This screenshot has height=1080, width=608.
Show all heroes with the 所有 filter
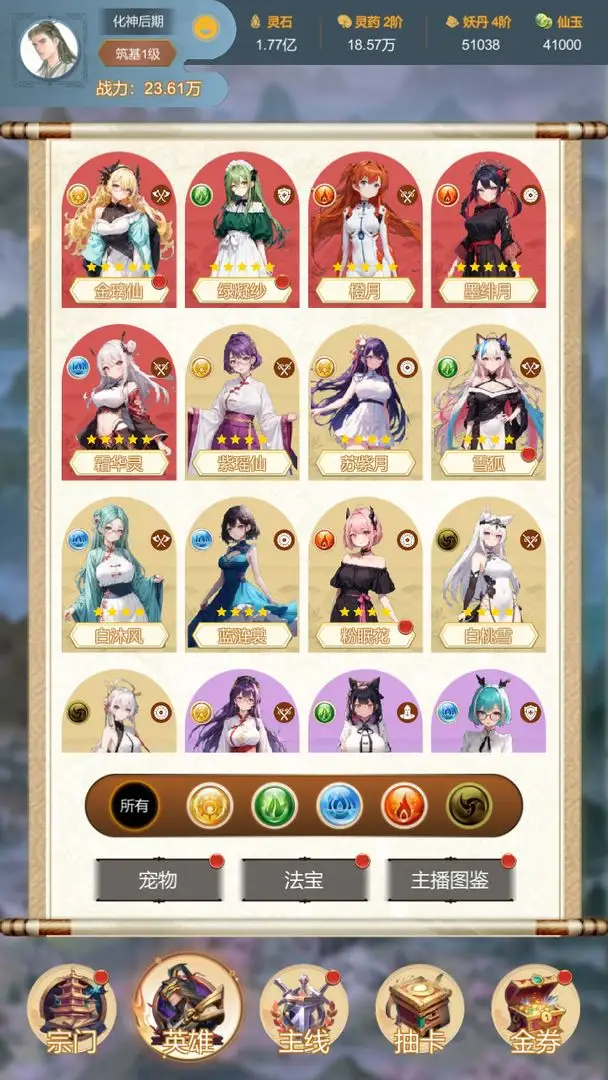(134, 805)
